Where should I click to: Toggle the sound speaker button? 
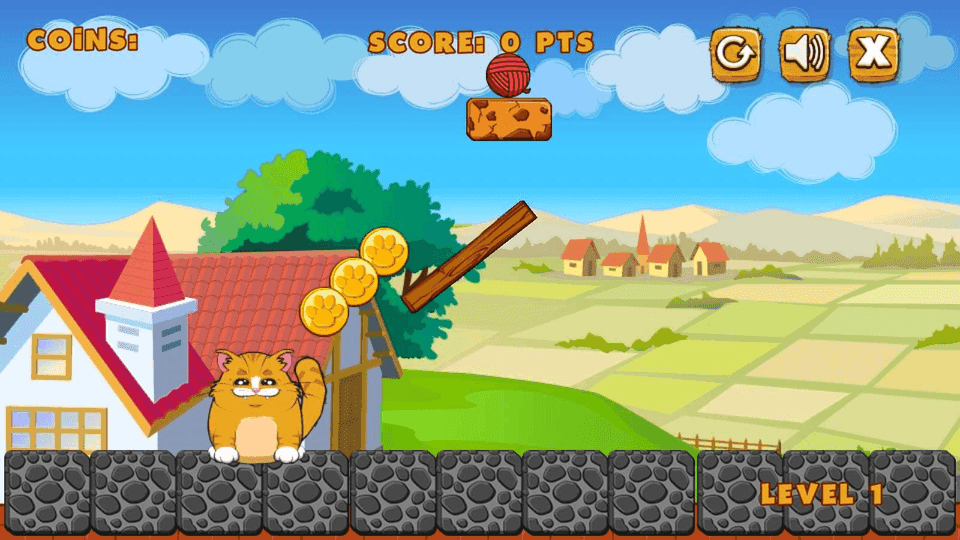pyautogui.click(x=805, y=53)
